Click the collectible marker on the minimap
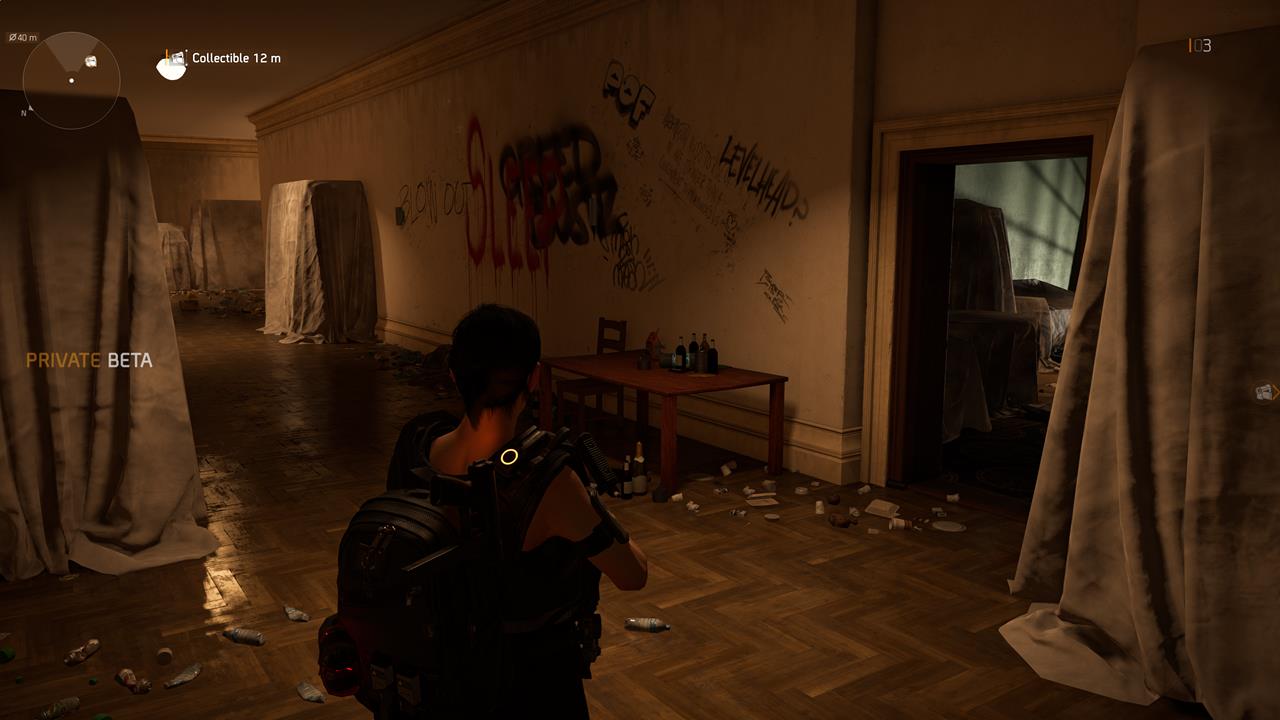Viewport: 1280px width, 720px height. coord(89,60)
